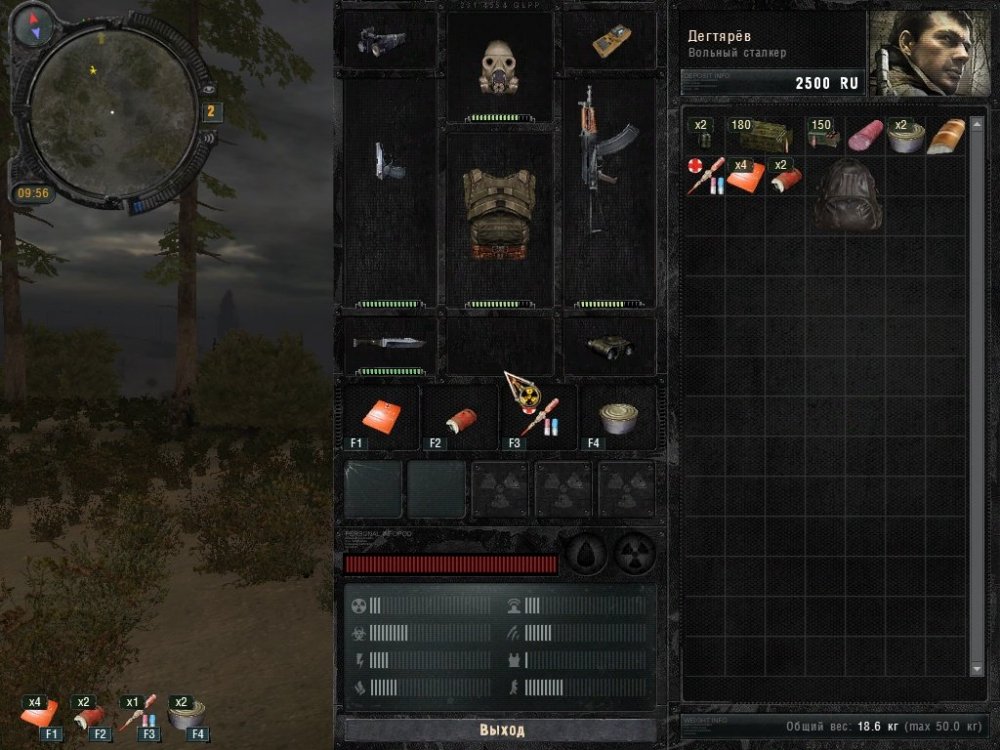Select the equipped body armor vest
This screenshot has width=1000, height=750.
coord(499,215)
